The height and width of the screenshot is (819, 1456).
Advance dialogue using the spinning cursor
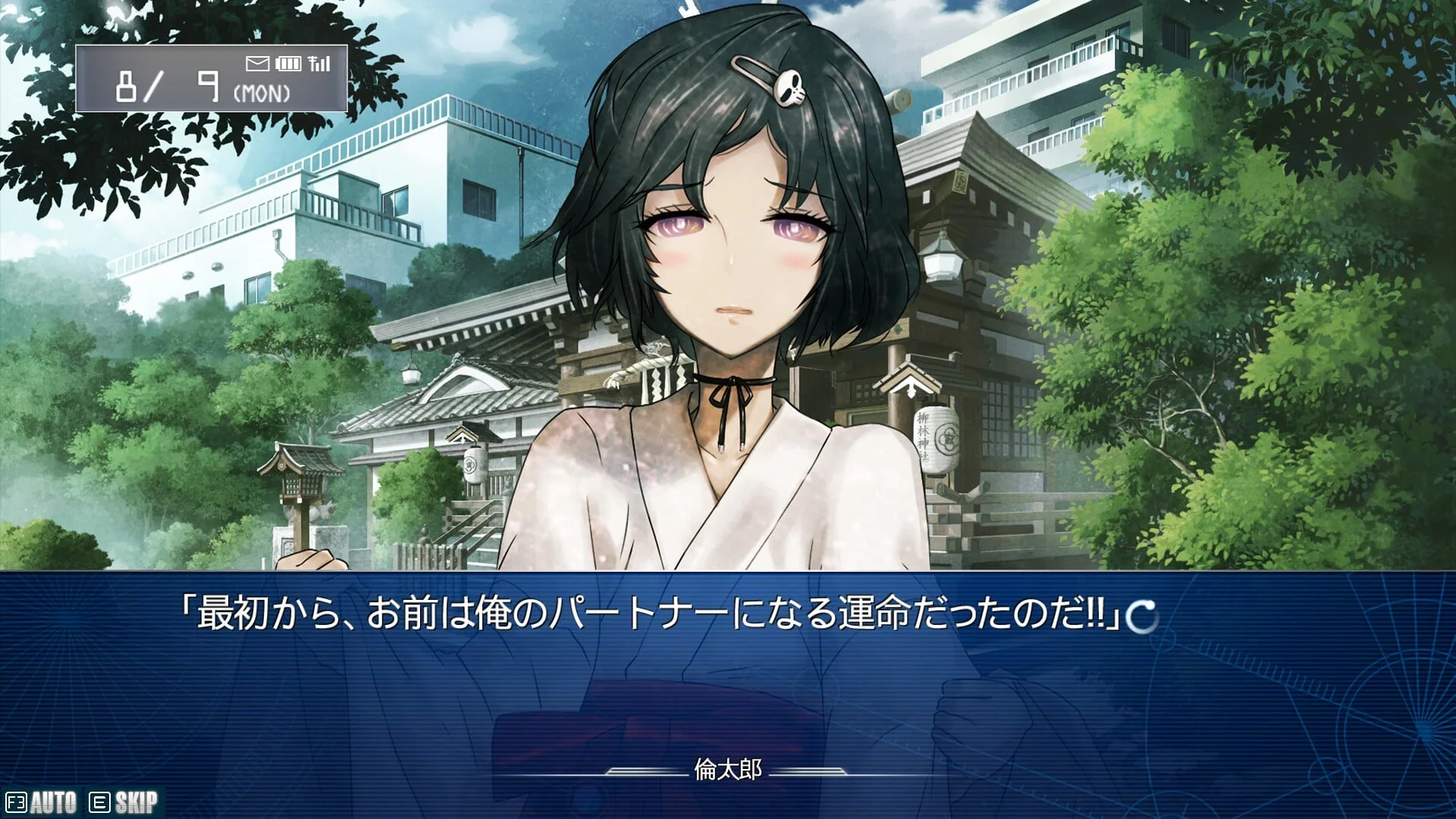coord(1142,617)
